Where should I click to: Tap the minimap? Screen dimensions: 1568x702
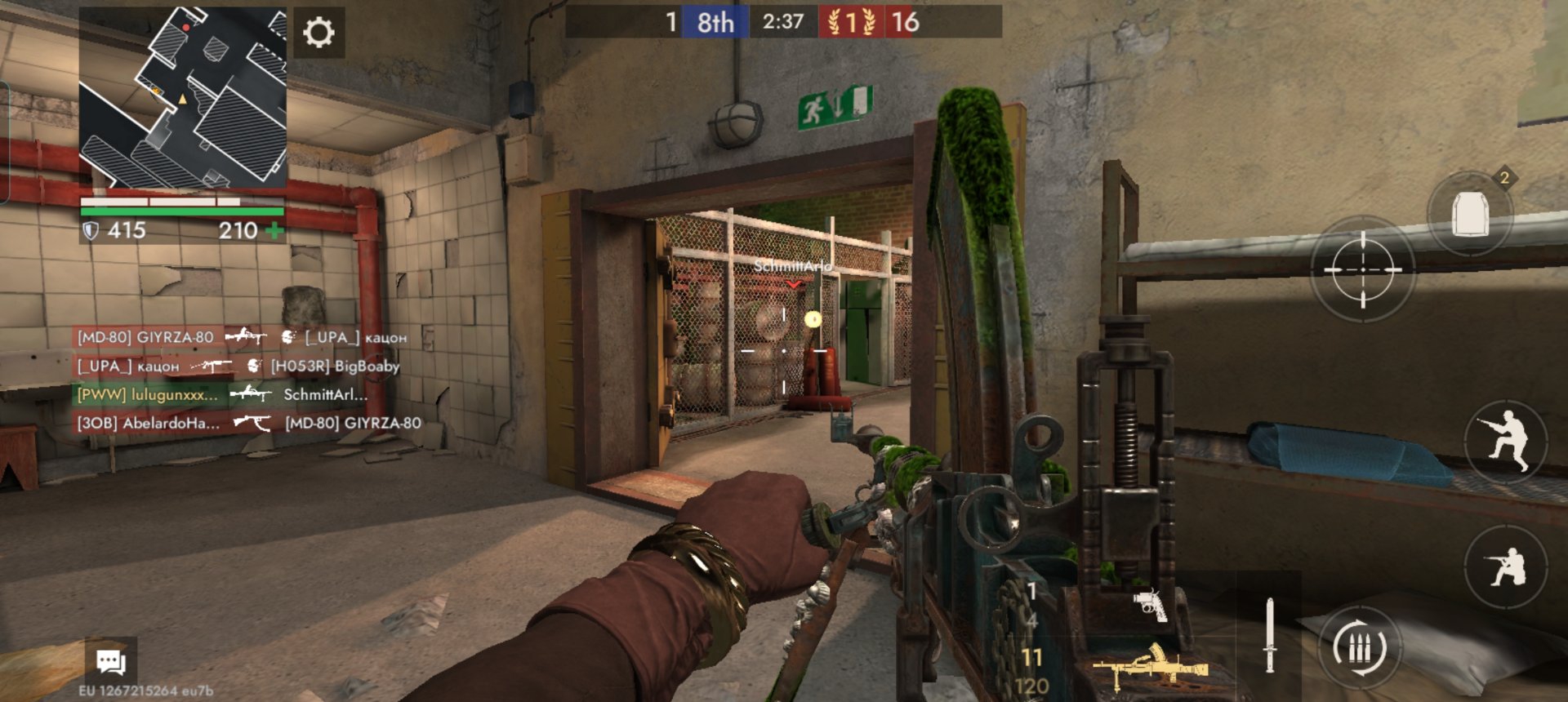(183, 98)
